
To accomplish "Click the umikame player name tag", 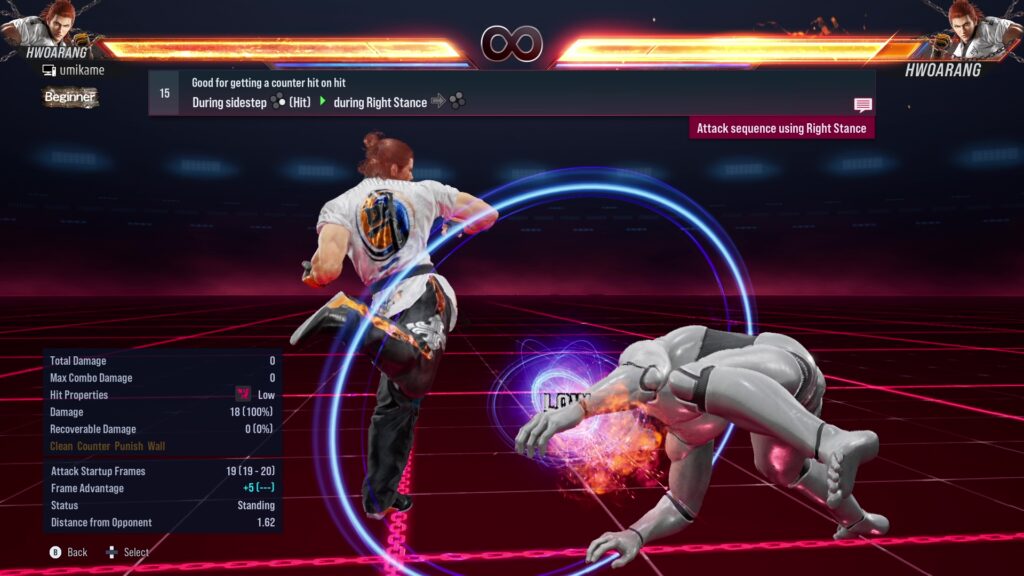I will [x=73, y=70].
